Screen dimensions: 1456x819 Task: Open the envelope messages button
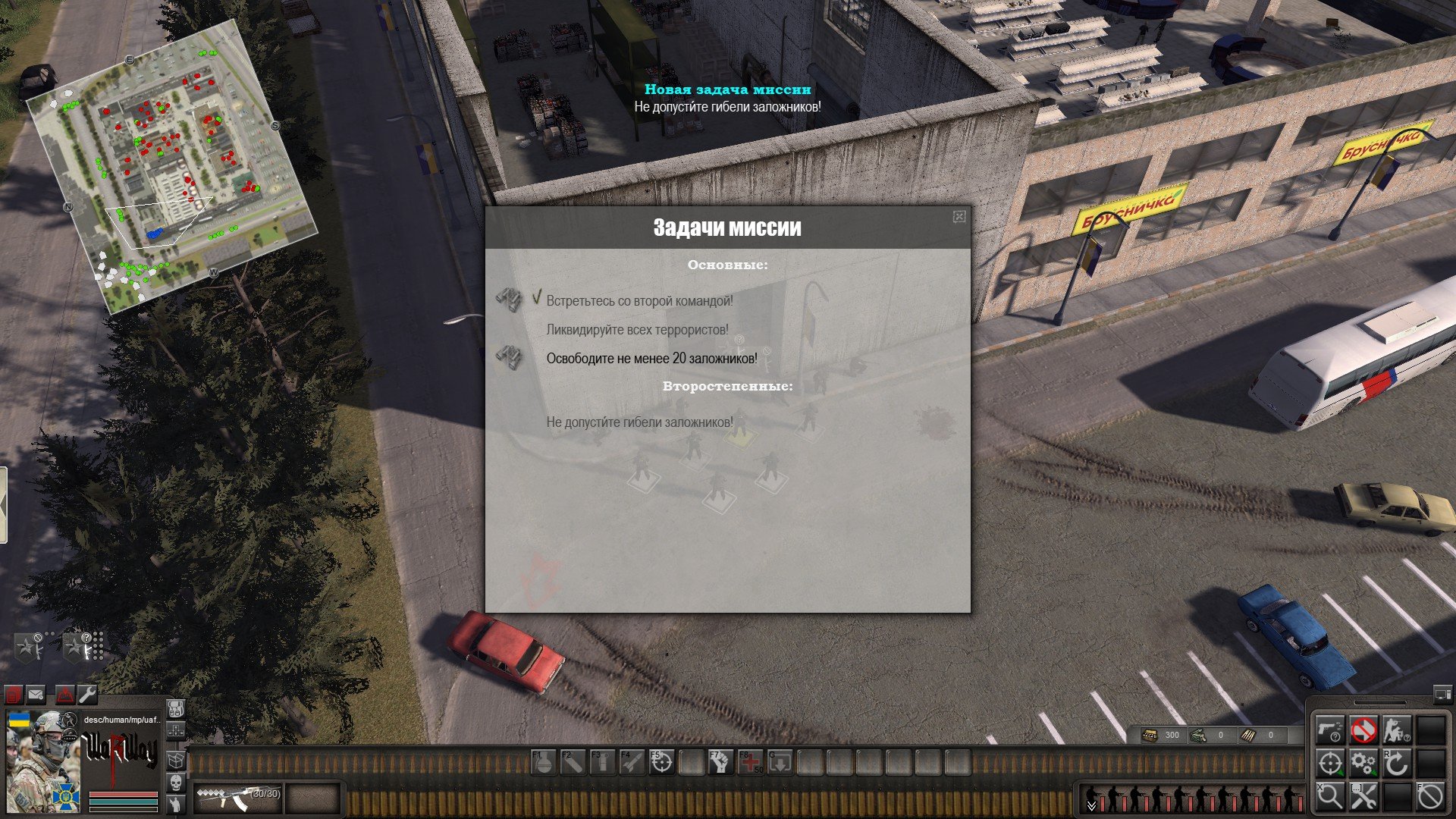pyautogui.click(x=36, y=694)
